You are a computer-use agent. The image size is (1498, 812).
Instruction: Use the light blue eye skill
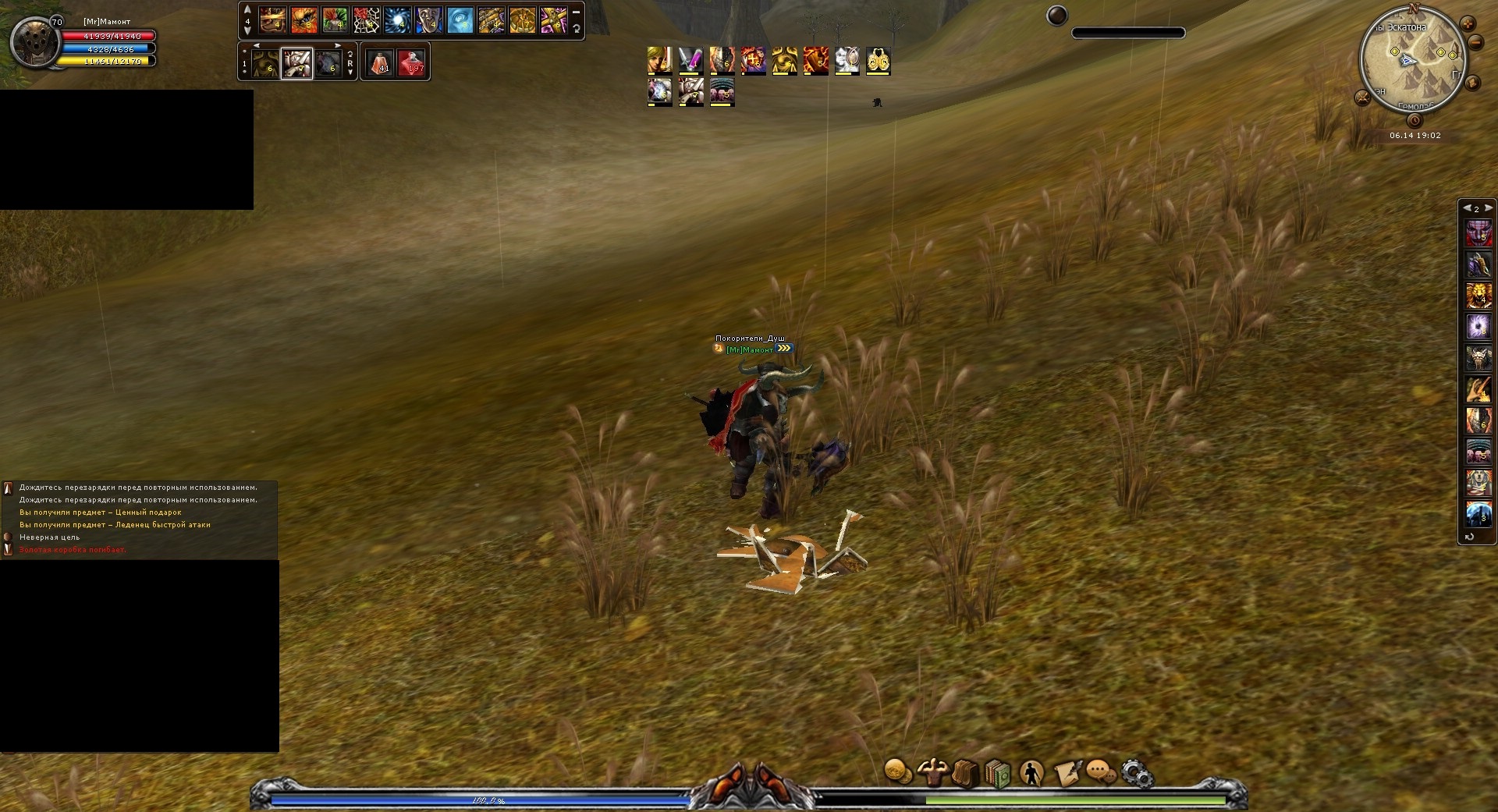tap(460, 20)
